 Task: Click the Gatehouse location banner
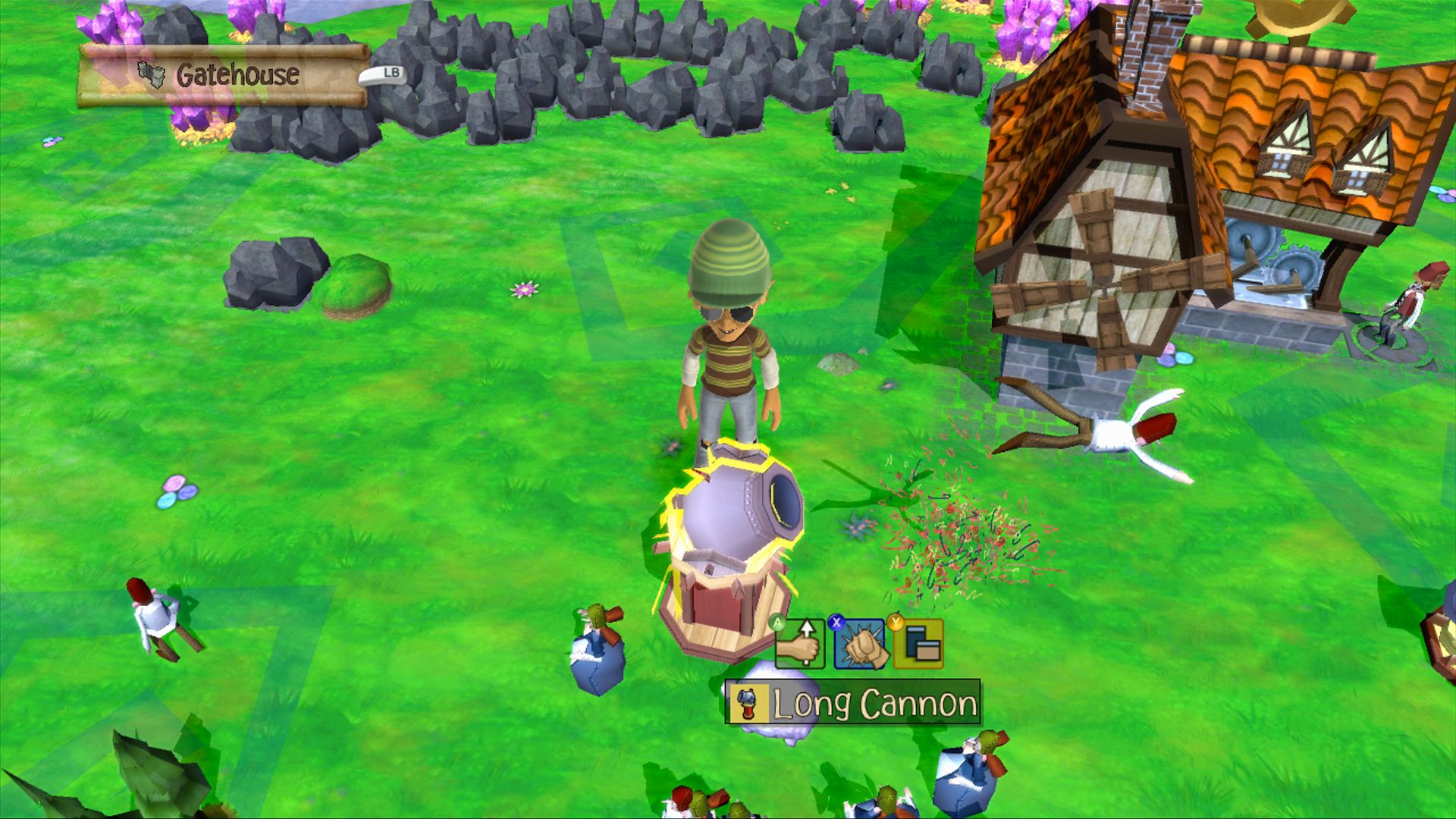(224, 75)
